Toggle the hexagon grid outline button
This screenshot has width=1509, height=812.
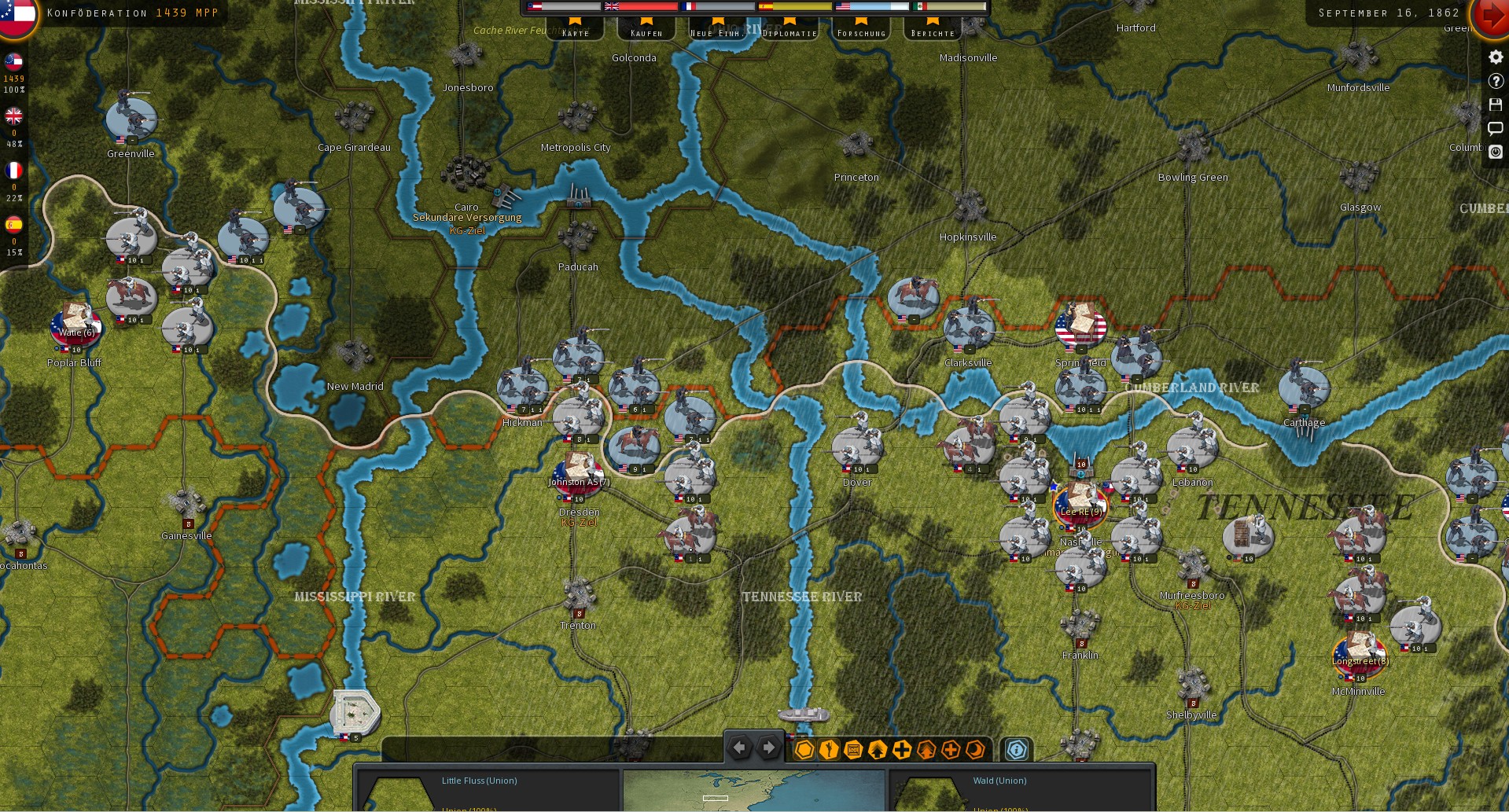coord(804,749)
